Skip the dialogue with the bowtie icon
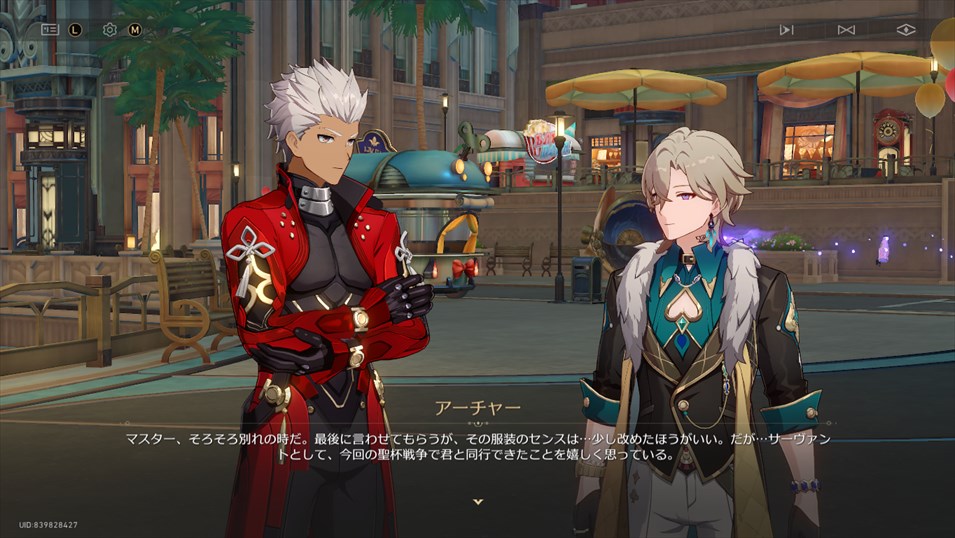This screenshot has width=955, height=538. pos(846,29)
